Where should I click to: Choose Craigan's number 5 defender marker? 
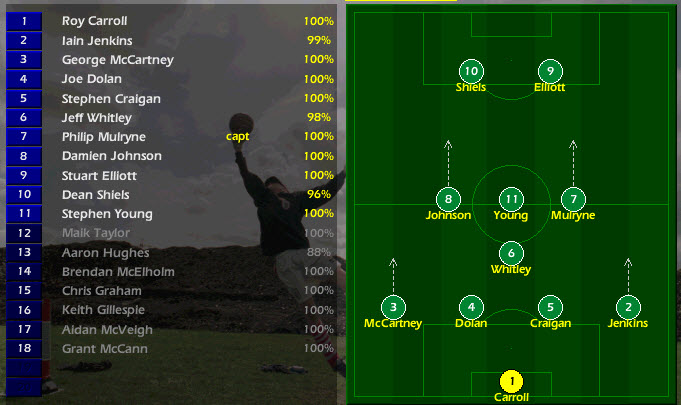pyautogui.click(x=549, y=307)
